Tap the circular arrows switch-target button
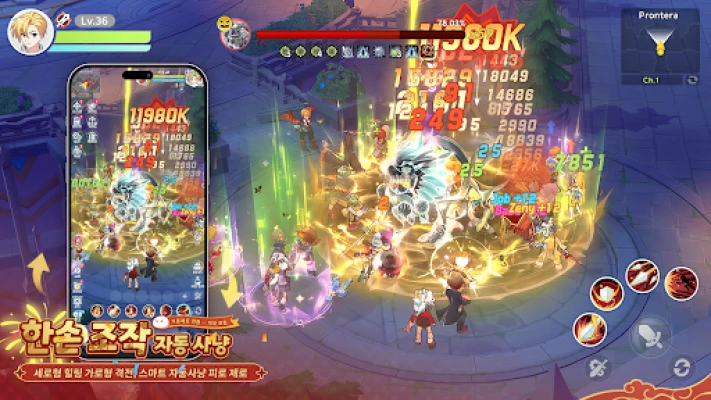 [x=682, y=367]
